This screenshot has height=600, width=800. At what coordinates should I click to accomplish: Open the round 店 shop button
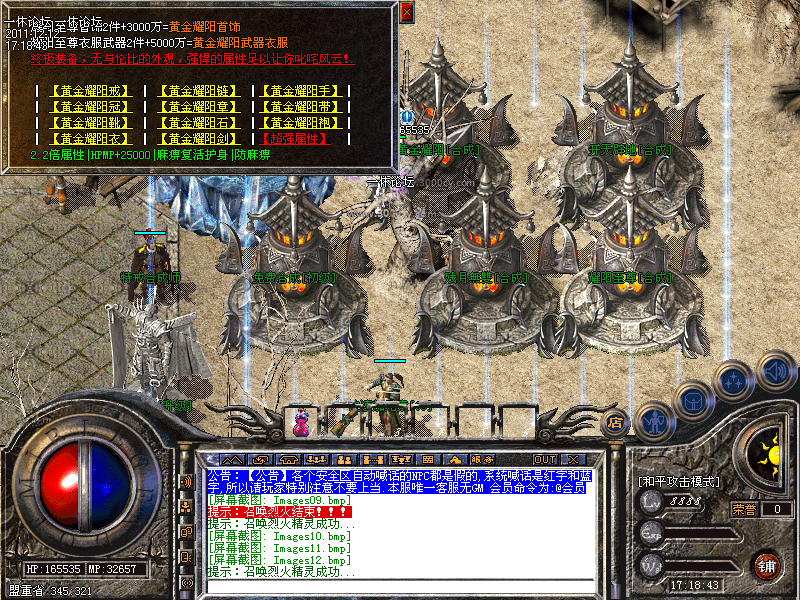tap(616, 421)
